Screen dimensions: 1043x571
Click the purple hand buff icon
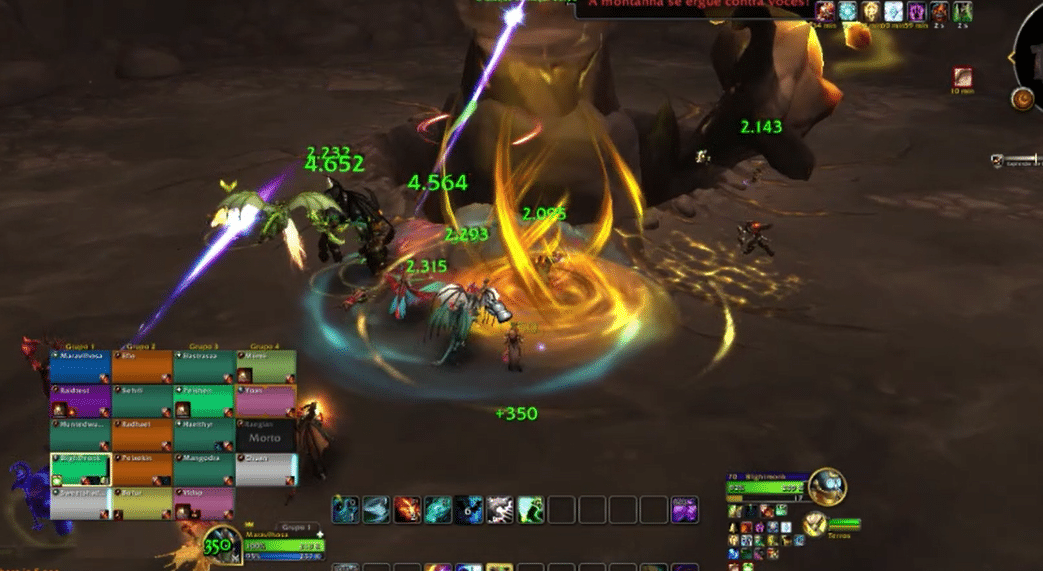click(x=916, y=12)
